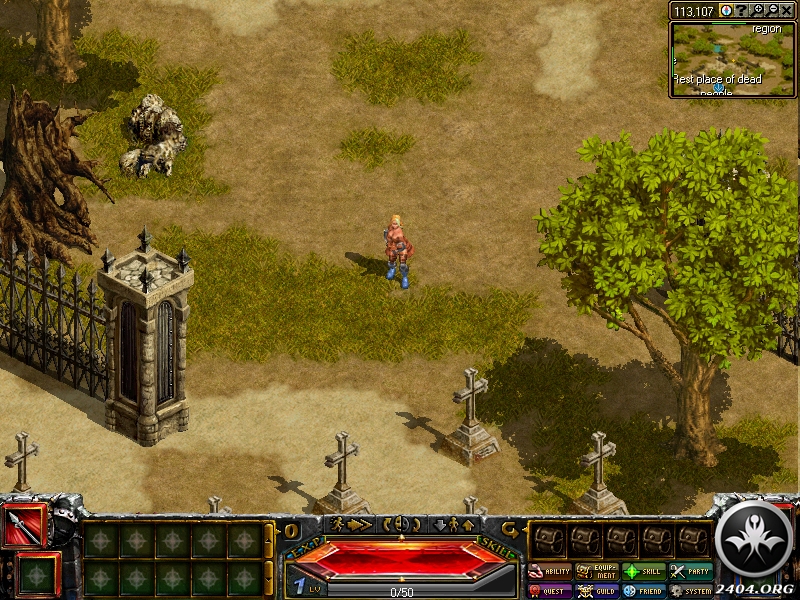This screenshot has width=800, height=600.
Task: Zoom out the minimap
Action: point(771,10)
